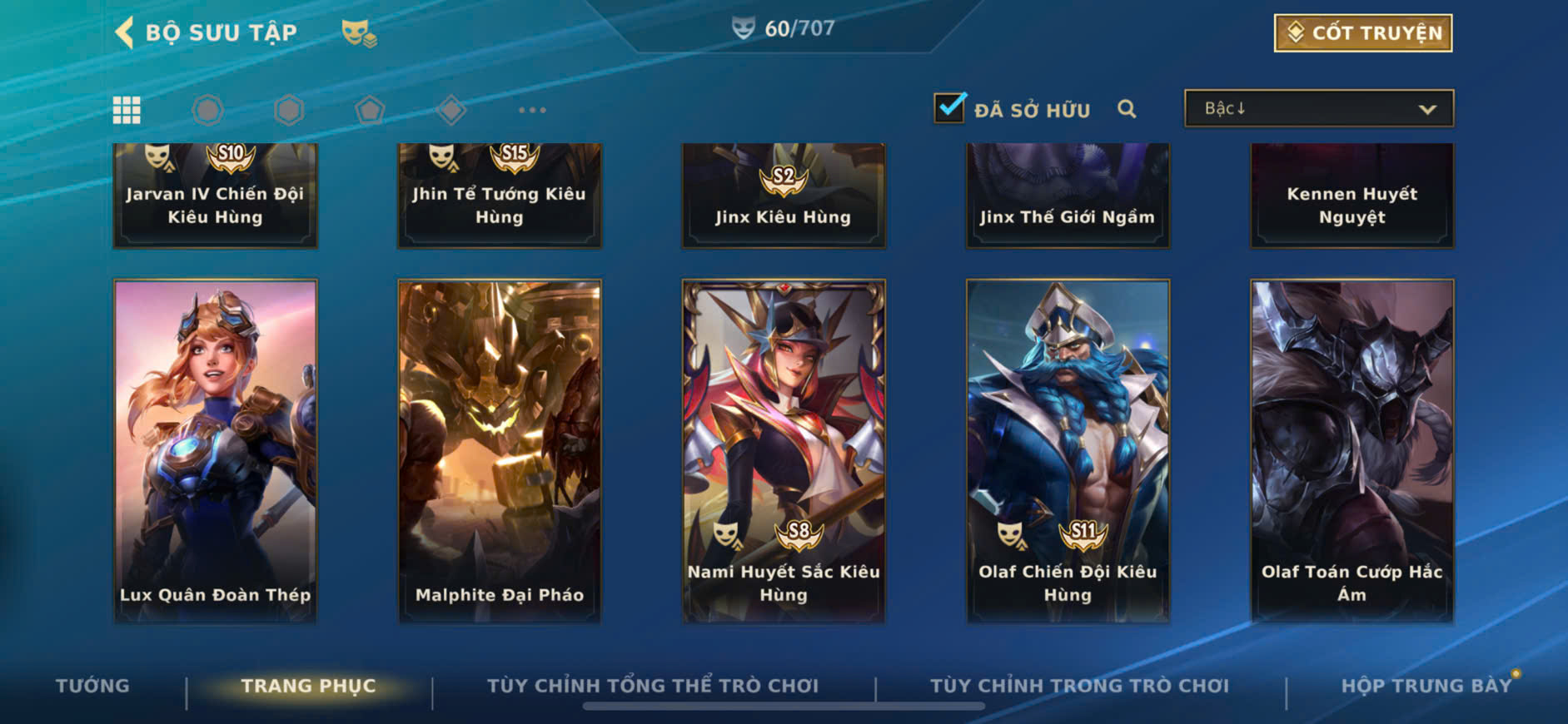Switch to the Tướng tab
This screenshot has width=1568, height=724.
click(x=92, y=686)
